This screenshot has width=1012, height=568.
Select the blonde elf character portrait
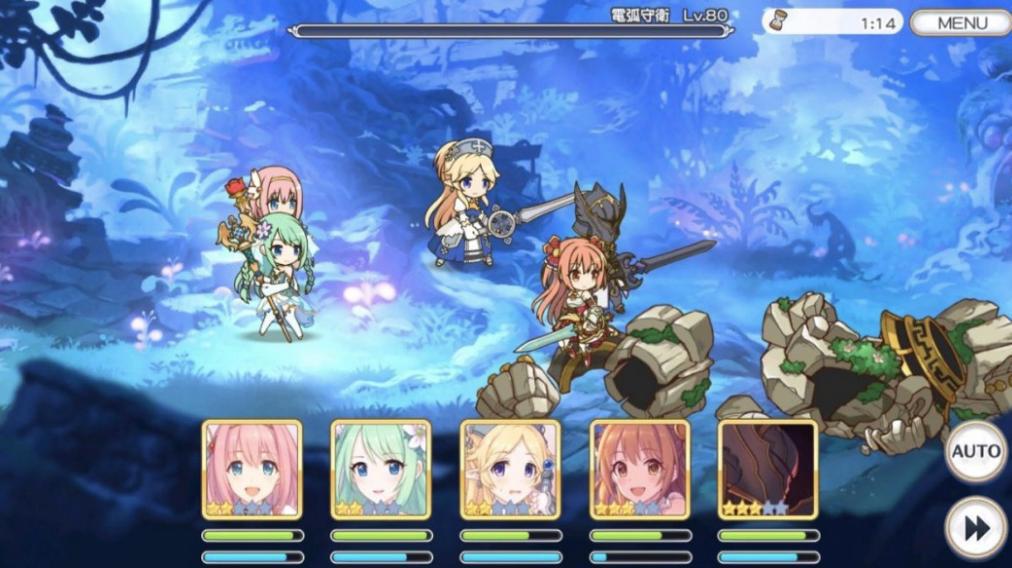[510, 469]
